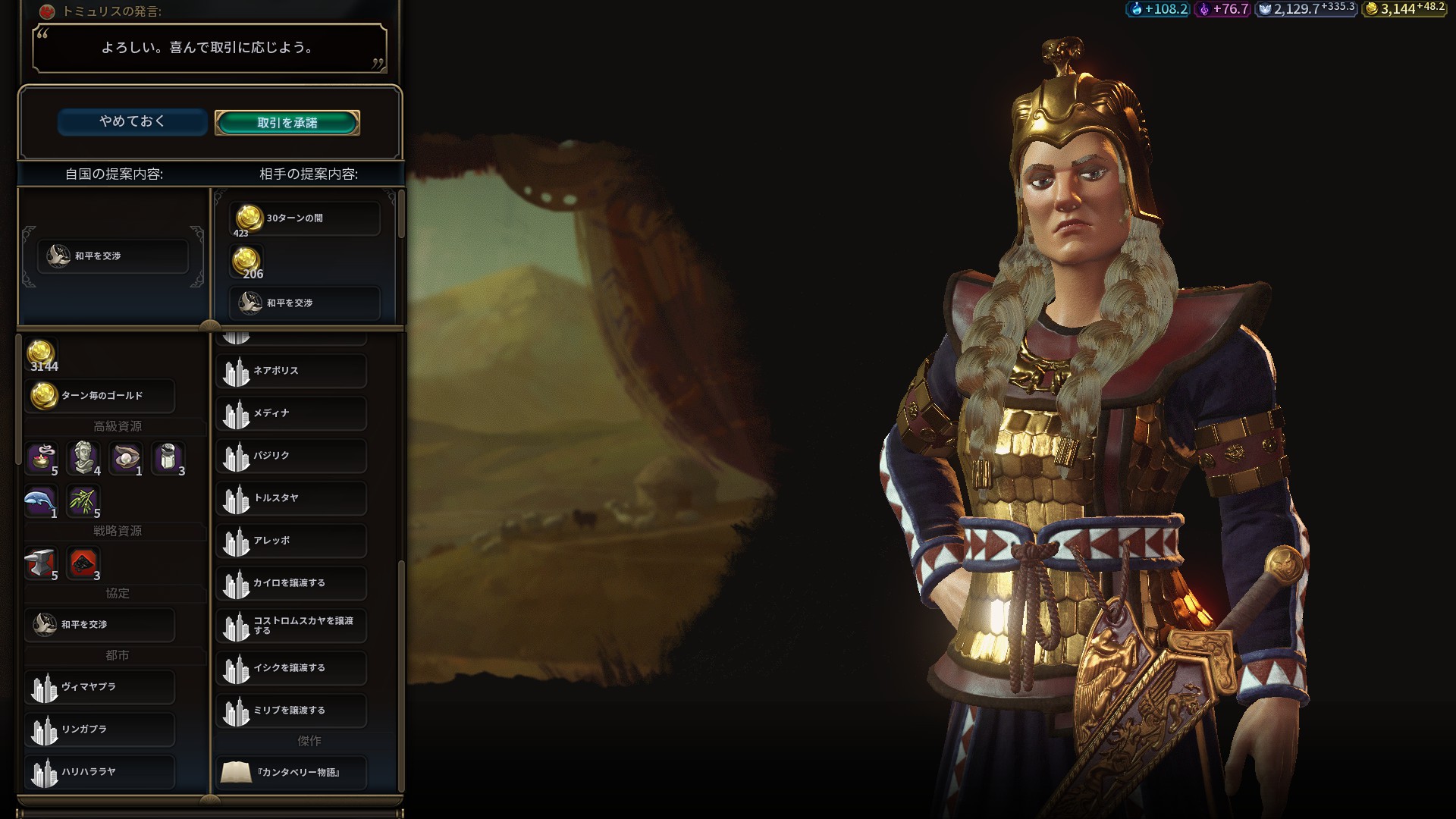Request the city アレッポ
Viewport: 1456px width, 819px height.
click(x=291, y=541)
